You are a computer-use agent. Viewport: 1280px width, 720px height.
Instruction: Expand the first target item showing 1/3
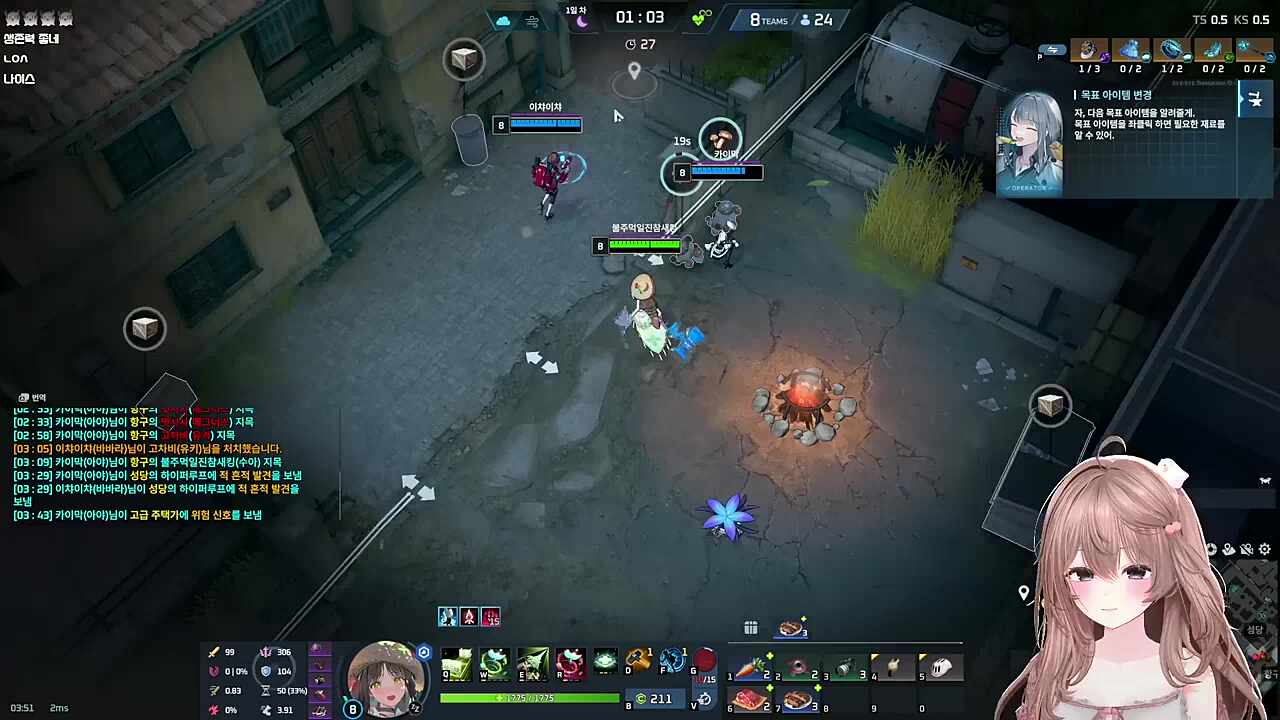click(x=1090, y=52)
